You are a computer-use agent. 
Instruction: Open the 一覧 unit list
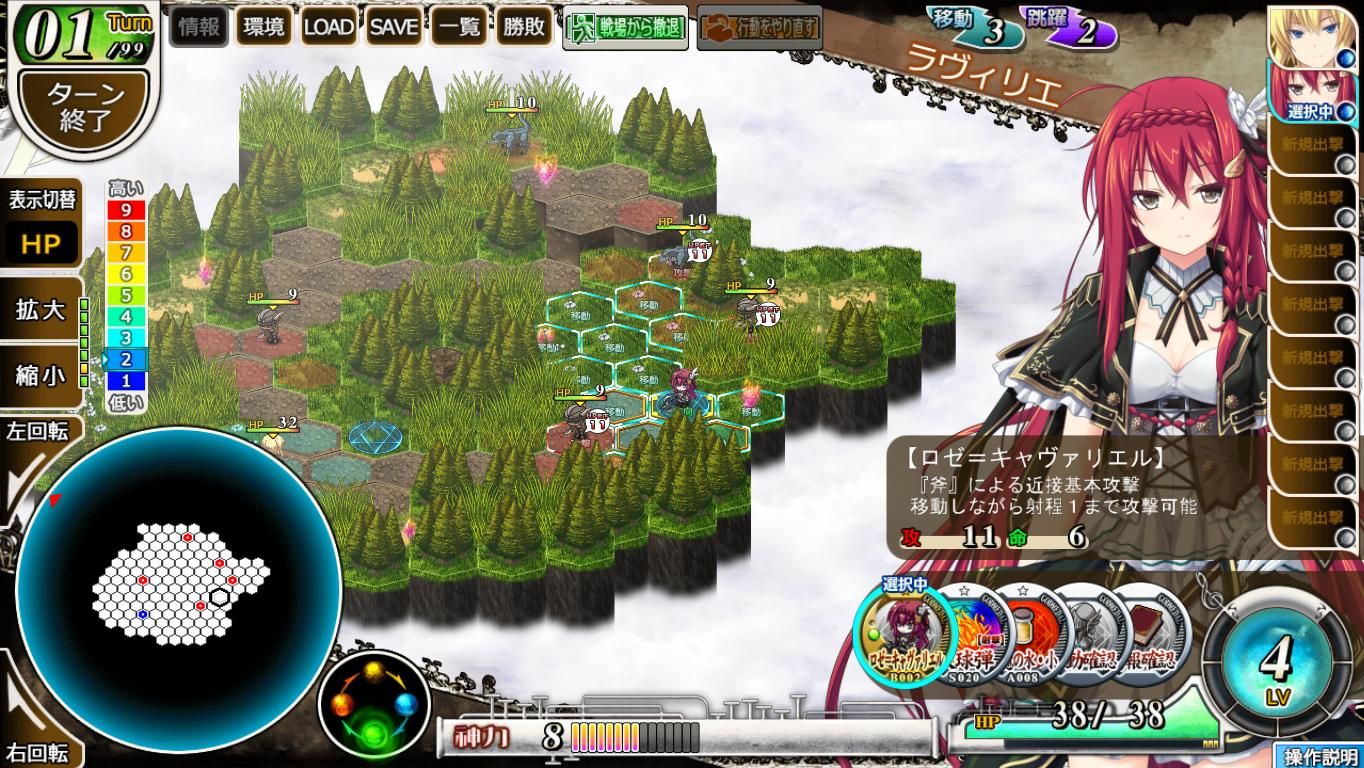[x=459, y=28]
